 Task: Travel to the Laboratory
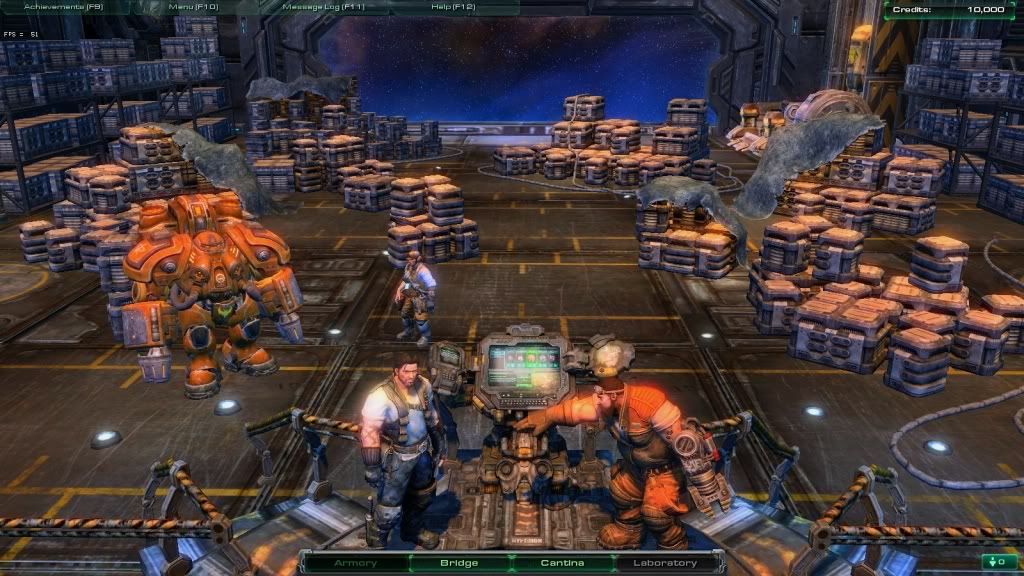coord(665,563)
